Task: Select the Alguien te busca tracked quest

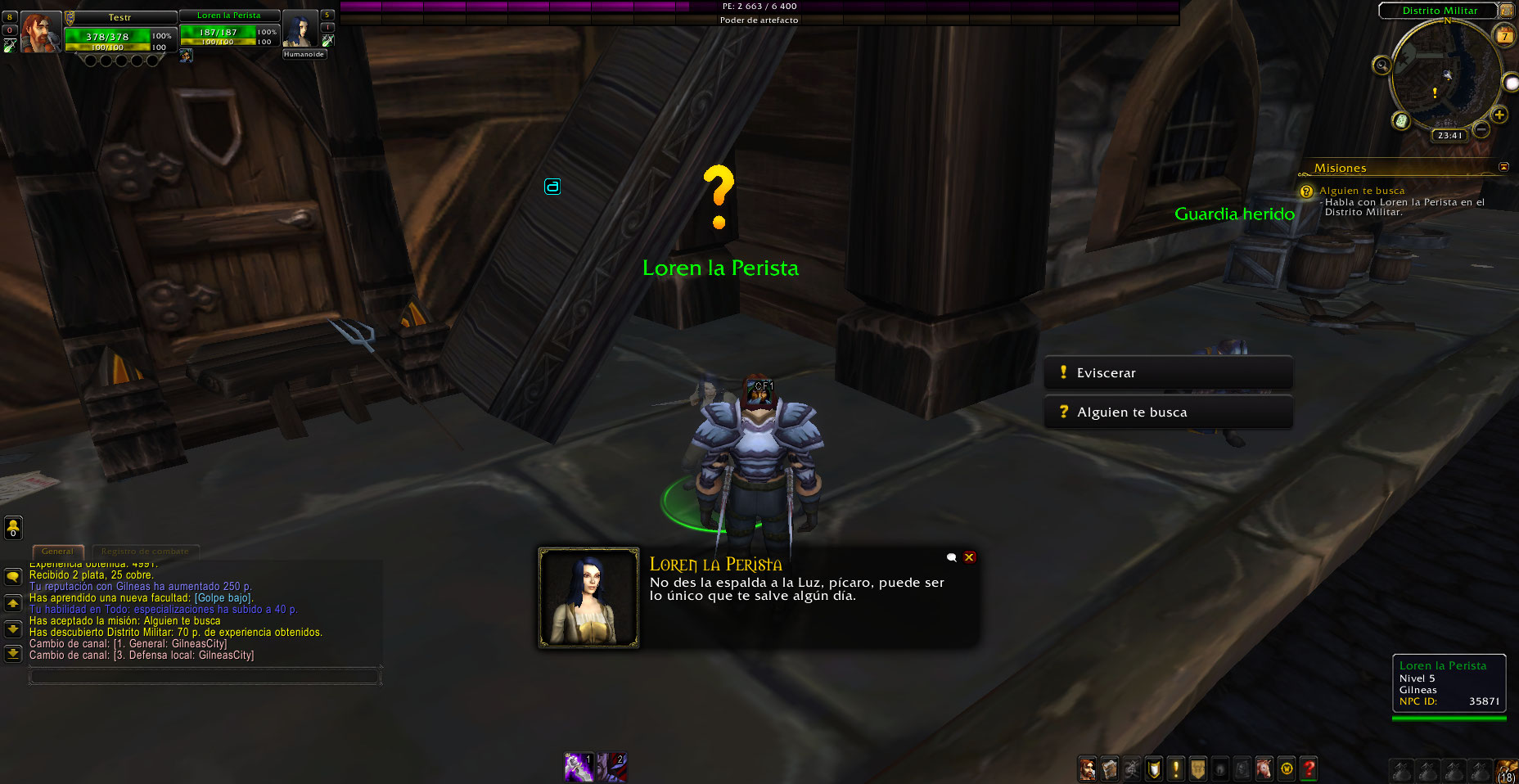Action: [1361, 191]
